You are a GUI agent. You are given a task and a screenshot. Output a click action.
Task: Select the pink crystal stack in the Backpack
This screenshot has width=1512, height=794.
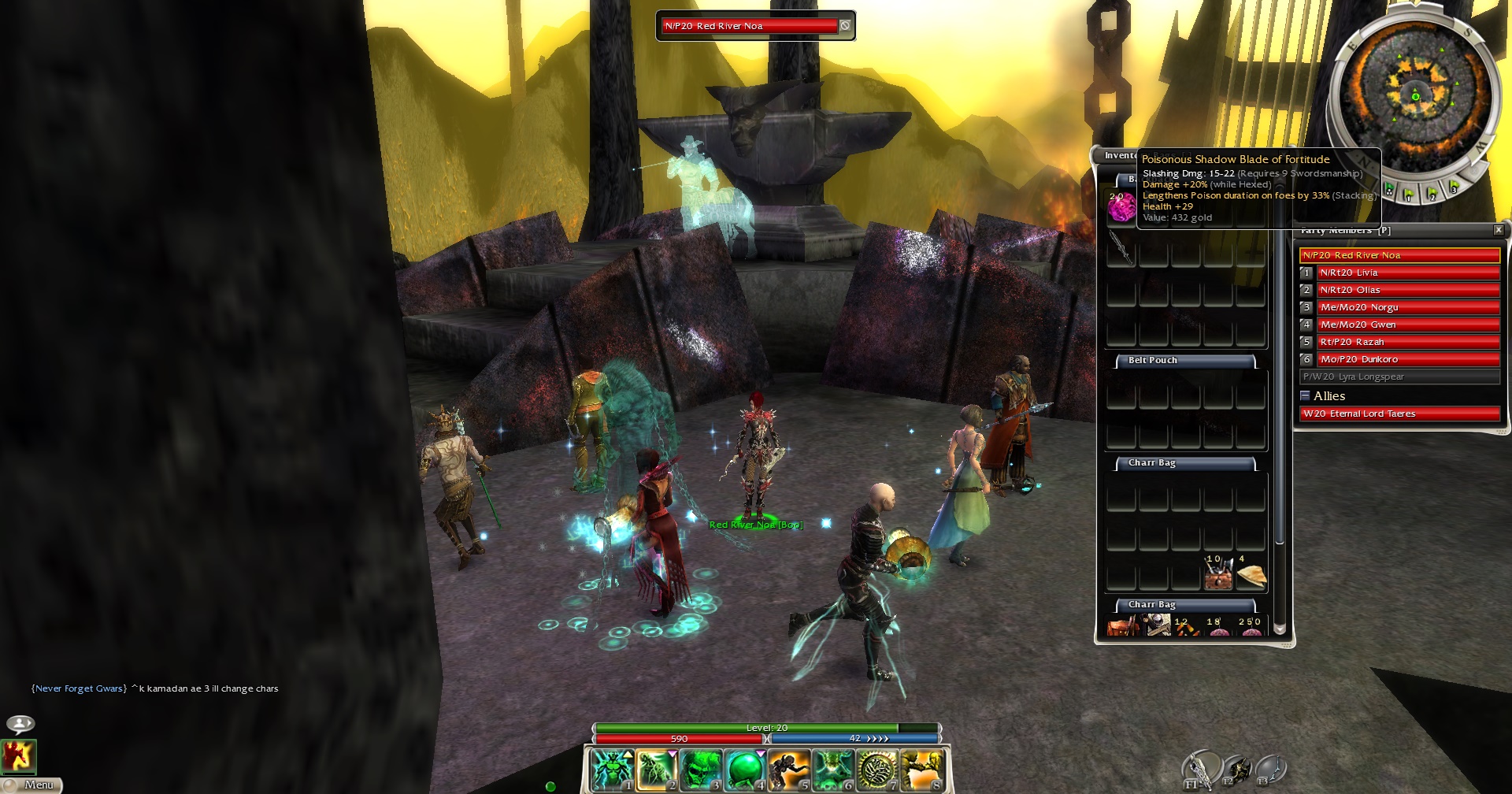click(1121, 207)
